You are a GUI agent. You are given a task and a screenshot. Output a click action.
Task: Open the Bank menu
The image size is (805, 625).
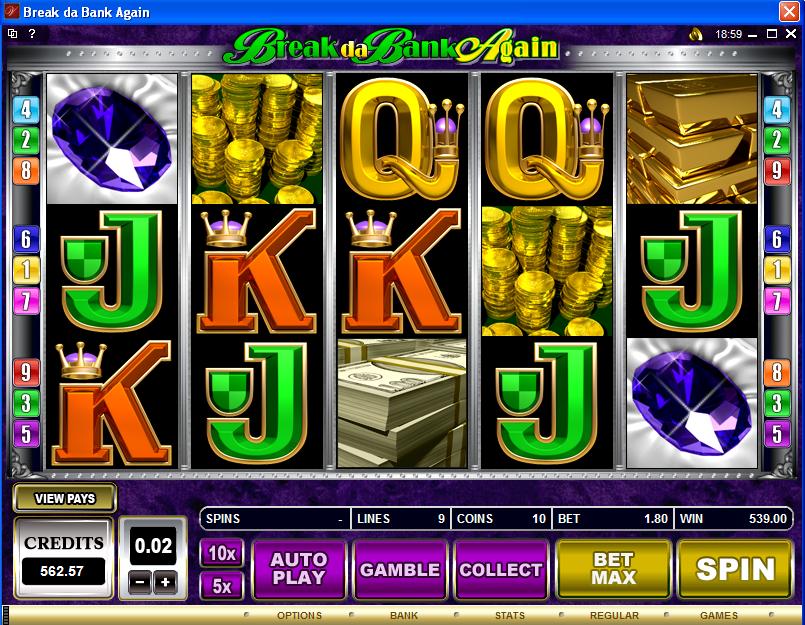(404, 616)
